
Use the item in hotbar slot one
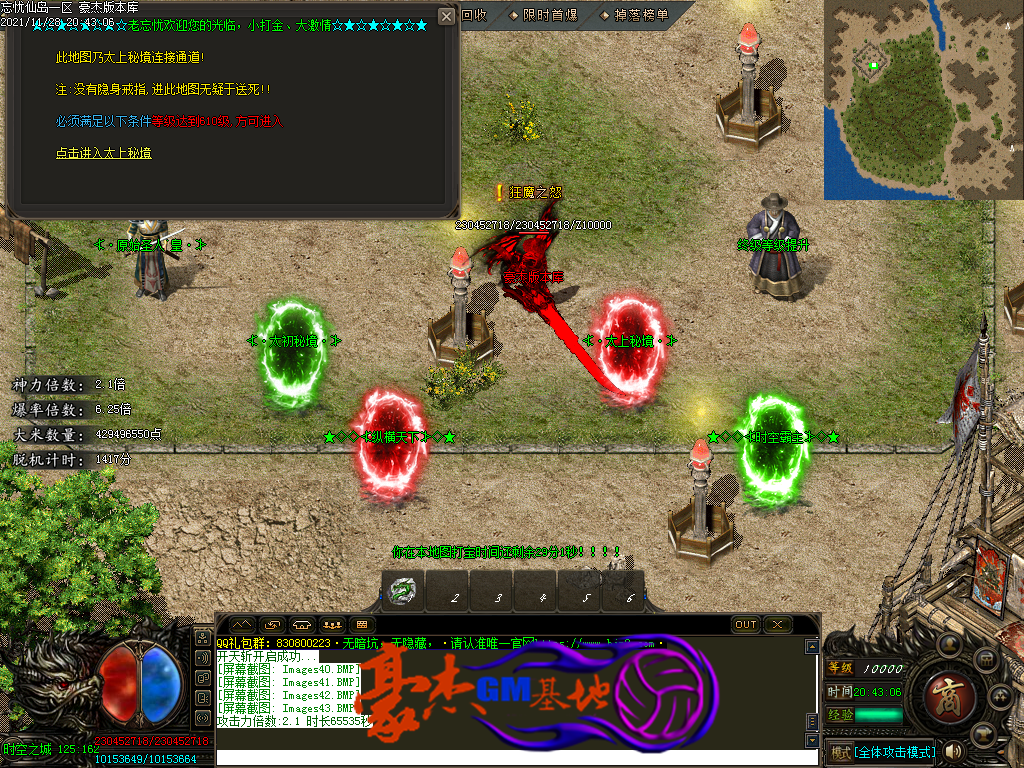403,592
